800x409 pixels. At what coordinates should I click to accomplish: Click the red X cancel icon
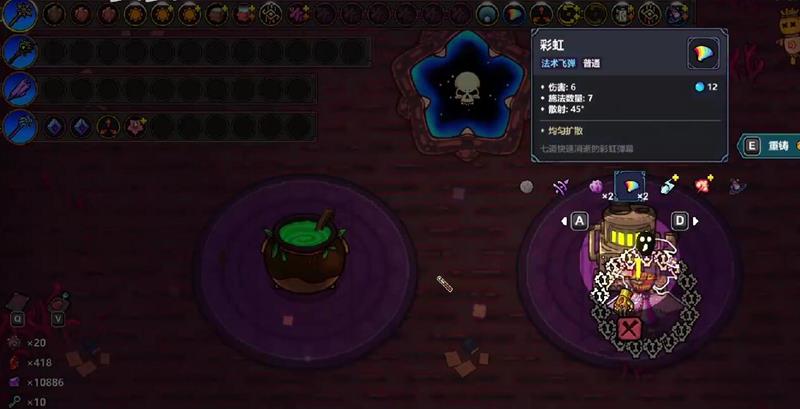point(629,329)
